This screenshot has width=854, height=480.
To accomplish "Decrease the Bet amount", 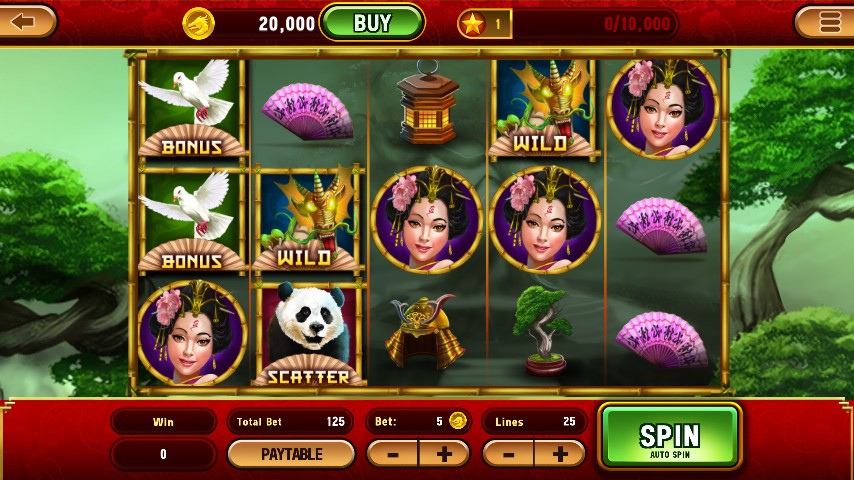I will tap(393, 454).
